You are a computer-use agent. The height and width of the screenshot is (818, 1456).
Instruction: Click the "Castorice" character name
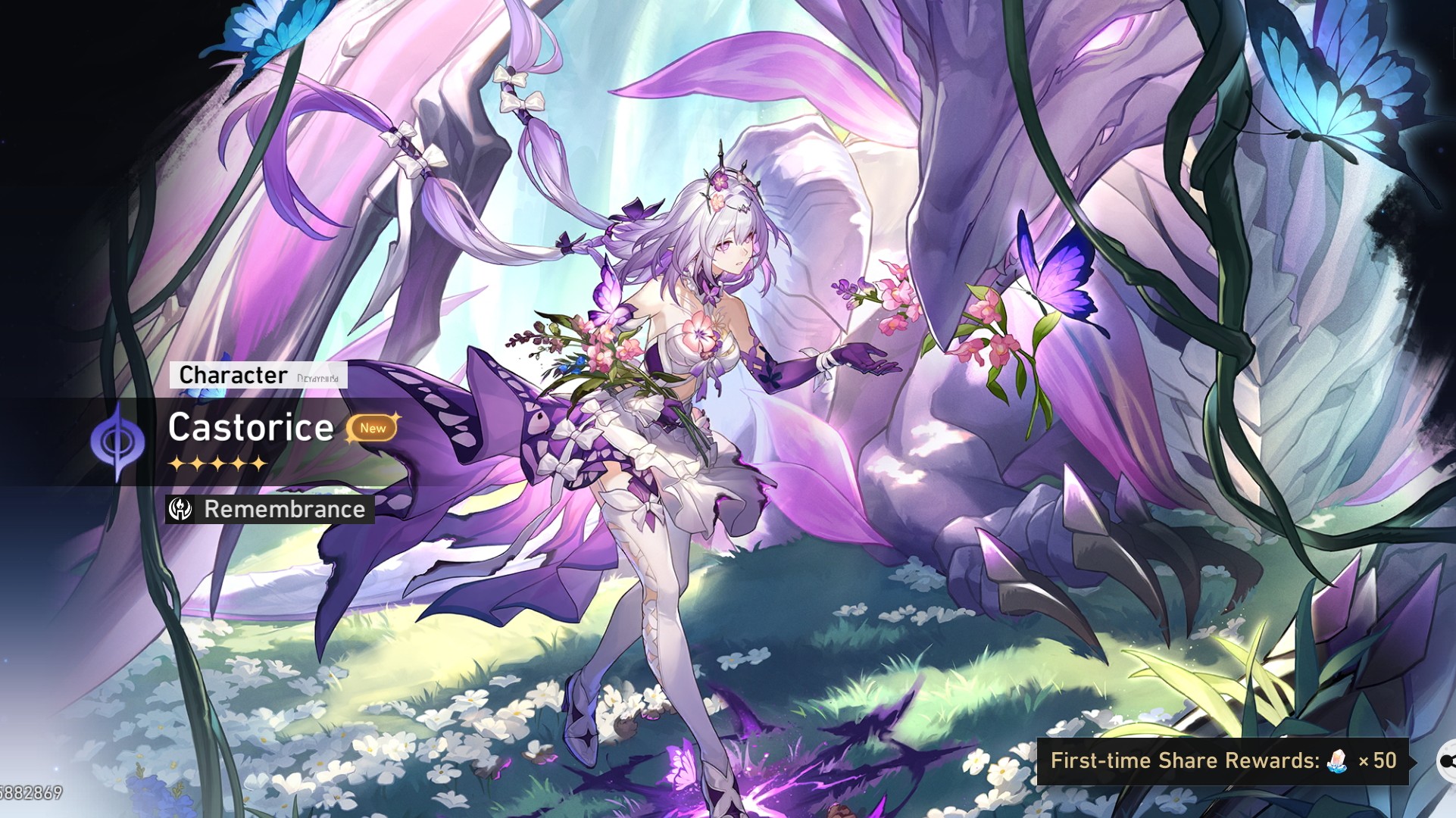251,427
